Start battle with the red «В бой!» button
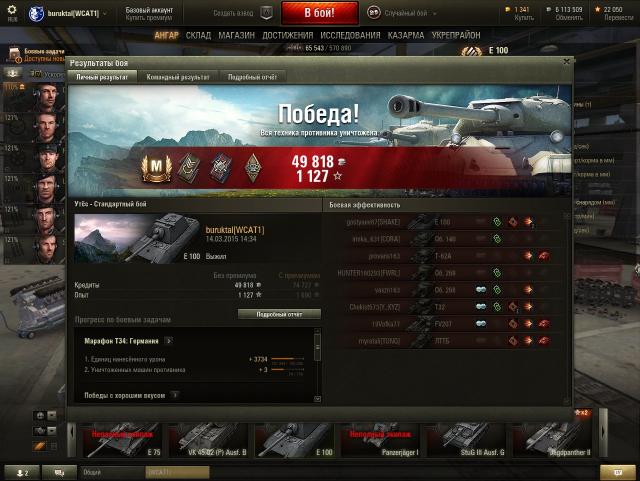The image size is (640, 481). point(319,13)
